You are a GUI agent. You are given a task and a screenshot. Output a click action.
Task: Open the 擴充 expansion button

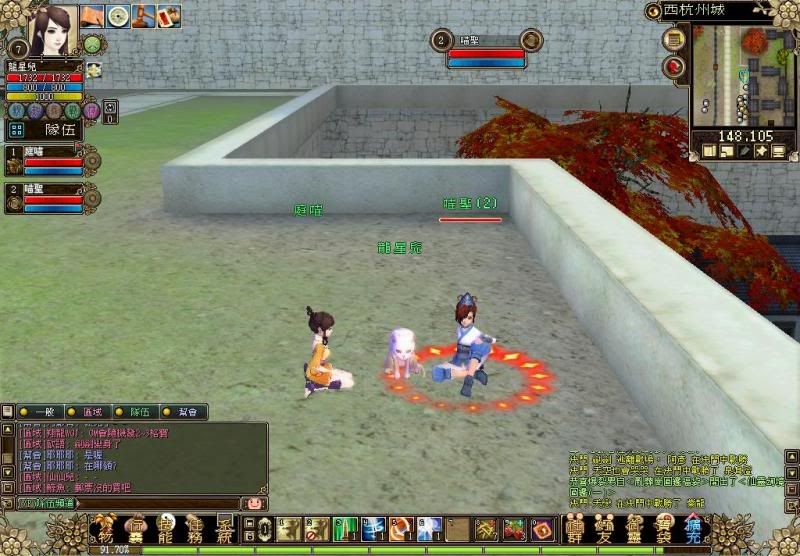[x=694, y=527]
